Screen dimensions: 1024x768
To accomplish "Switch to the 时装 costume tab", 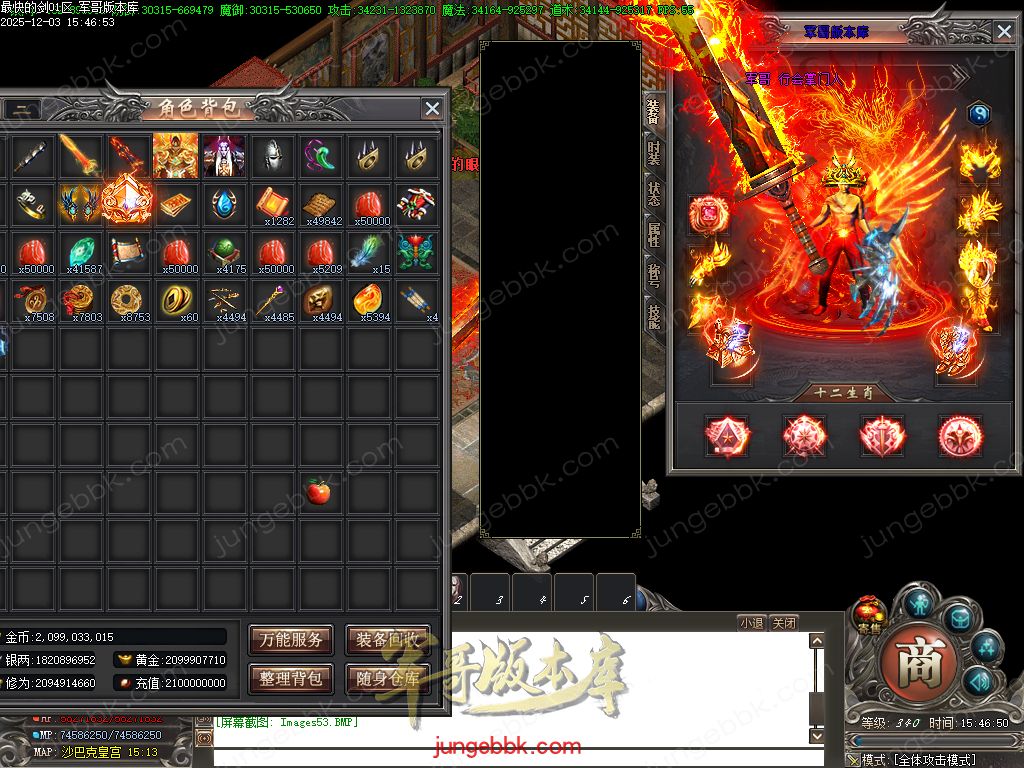I will click(x=653, y=152).
